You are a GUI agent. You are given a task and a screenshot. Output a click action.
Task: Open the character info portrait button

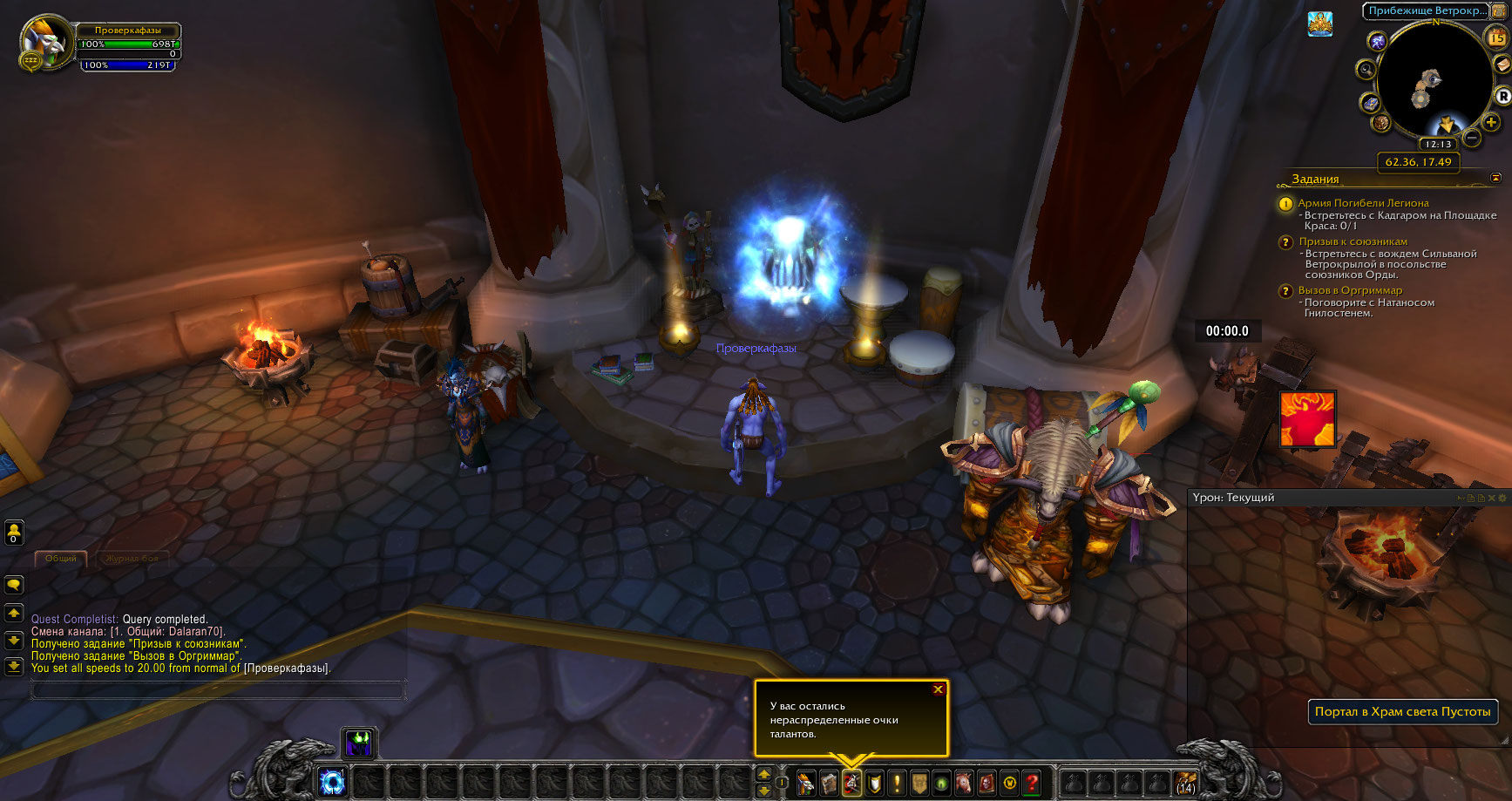(806, 784)
